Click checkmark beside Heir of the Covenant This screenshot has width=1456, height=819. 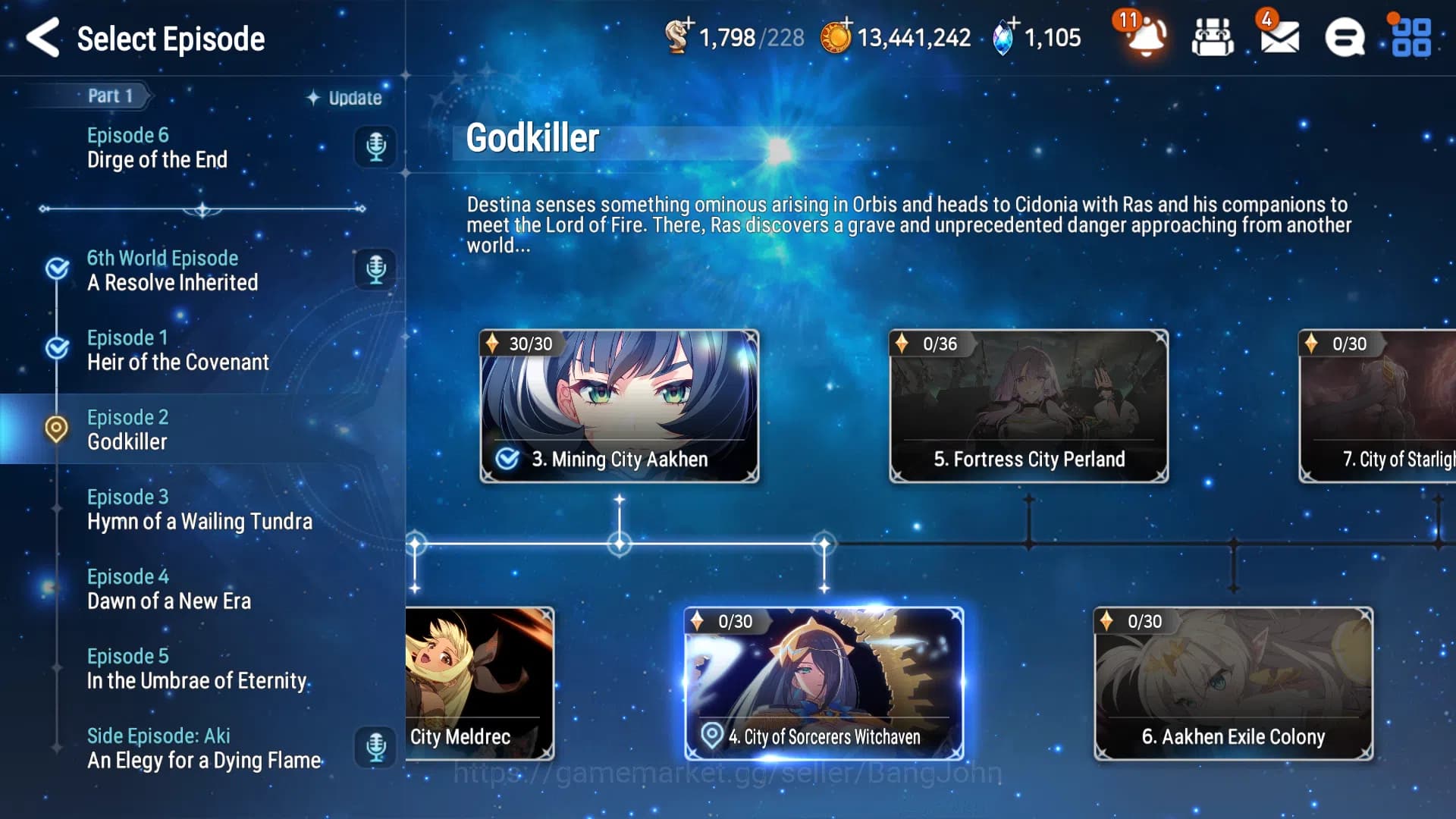click(56, 347)
